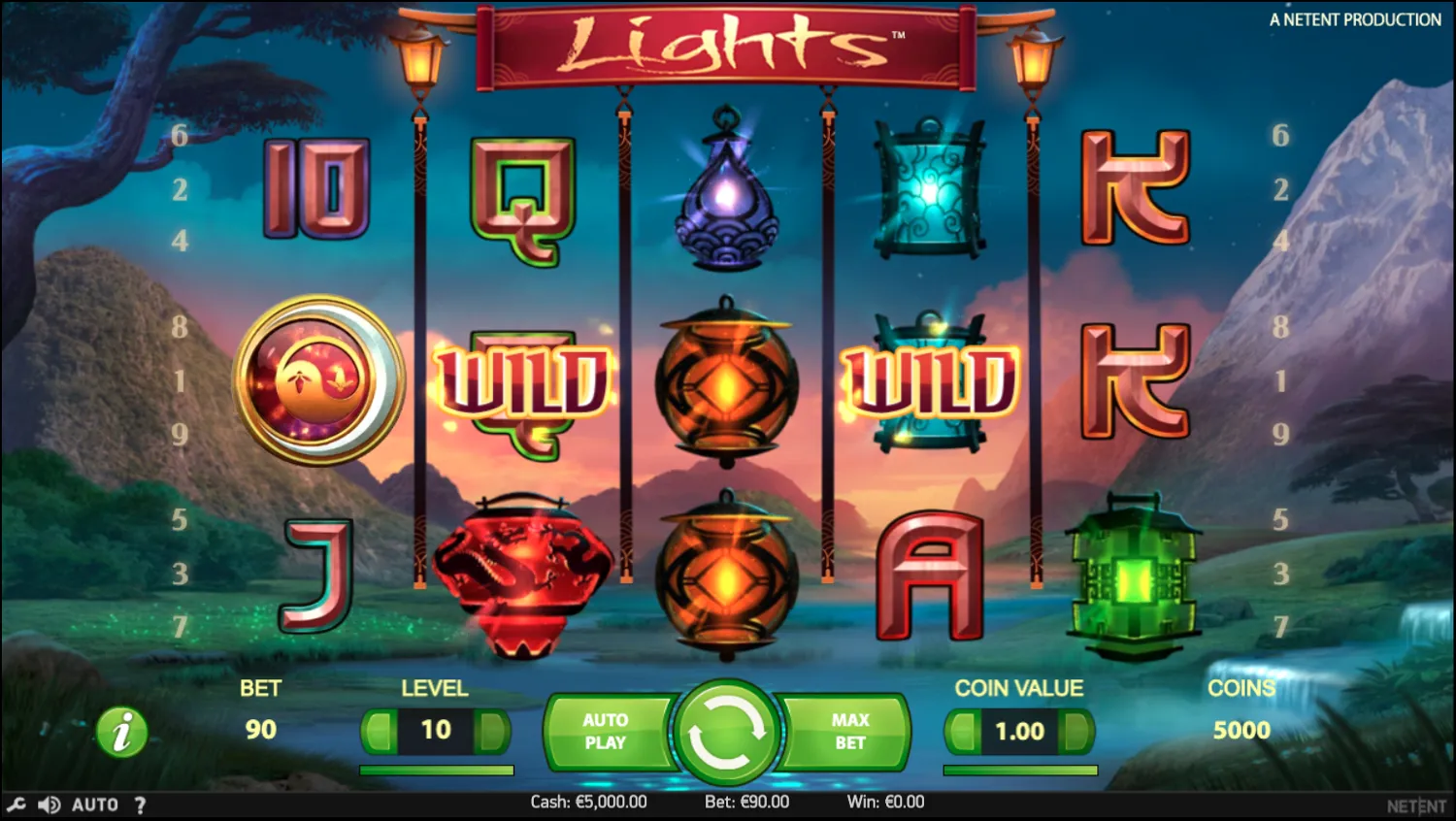The image size is (1456, 821).
Task: Decrease bet LEVEL with the left arrow
Action: tap(381, 731)
